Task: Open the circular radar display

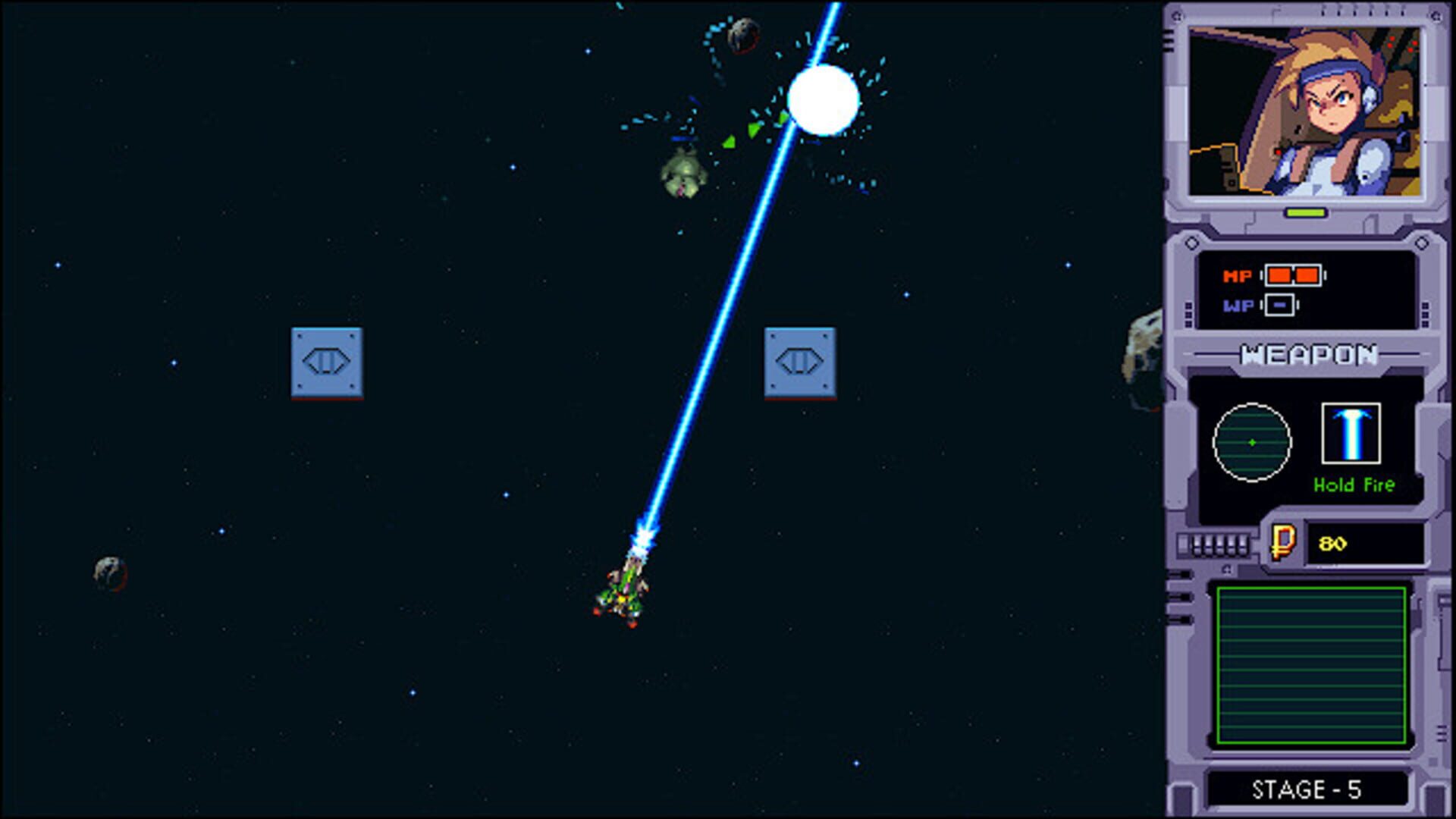Action: (x=1253, y=444)
